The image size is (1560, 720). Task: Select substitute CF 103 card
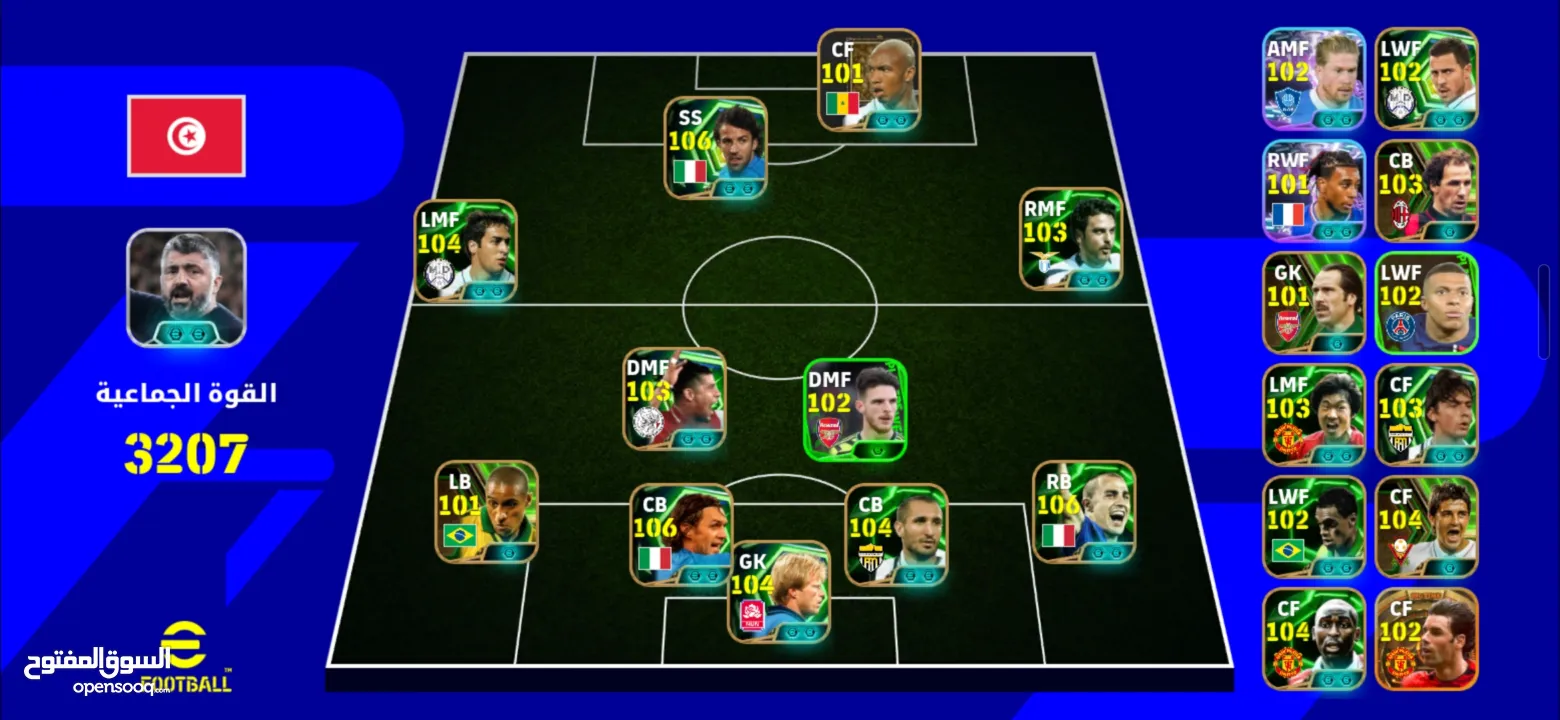pyautogui.click(x=1426, y=415)
